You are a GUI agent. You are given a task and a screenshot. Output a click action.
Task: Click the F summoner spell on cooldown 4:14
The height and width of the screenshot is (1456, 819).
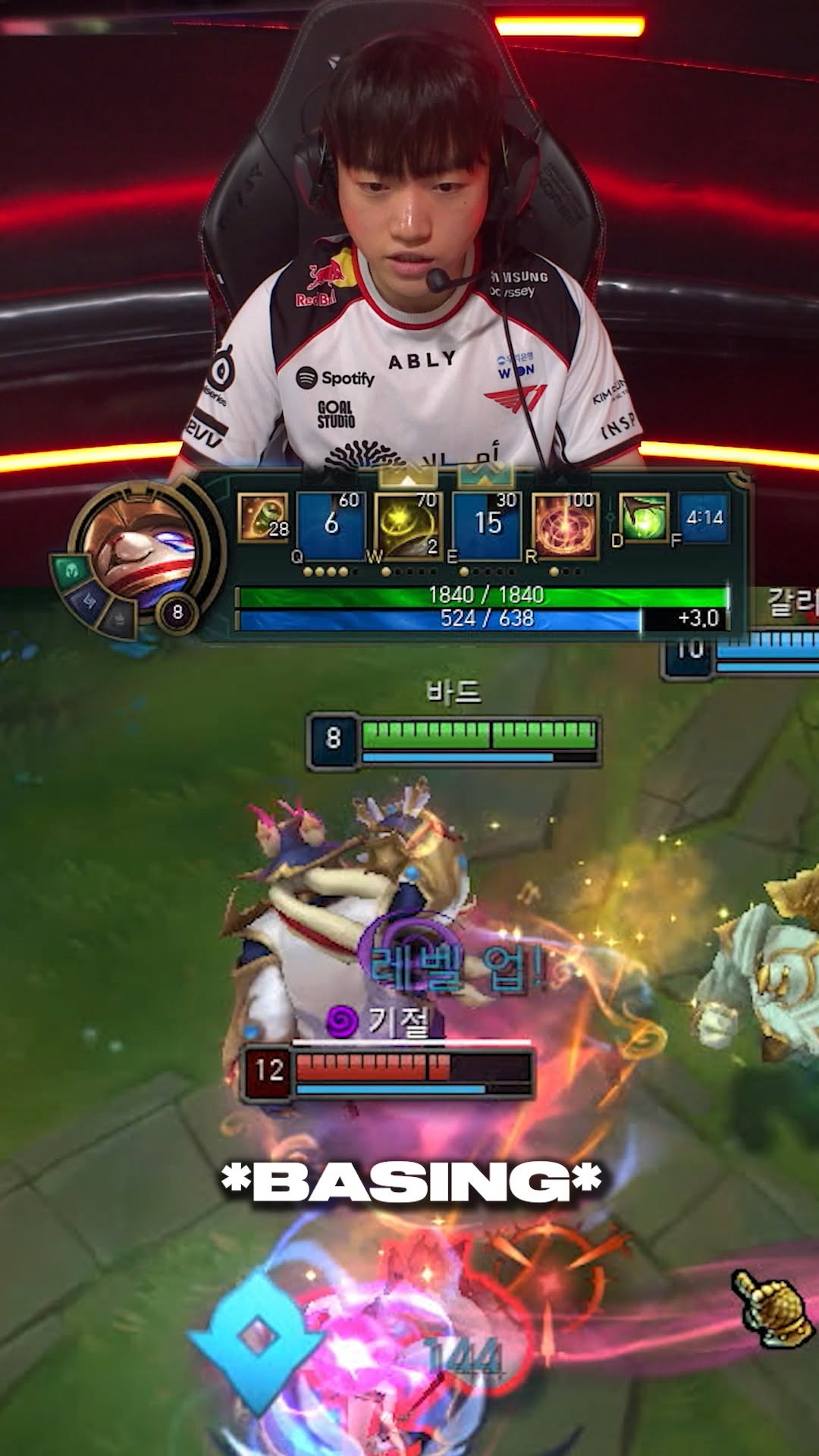pyautogui.click(x=704, y=519)
